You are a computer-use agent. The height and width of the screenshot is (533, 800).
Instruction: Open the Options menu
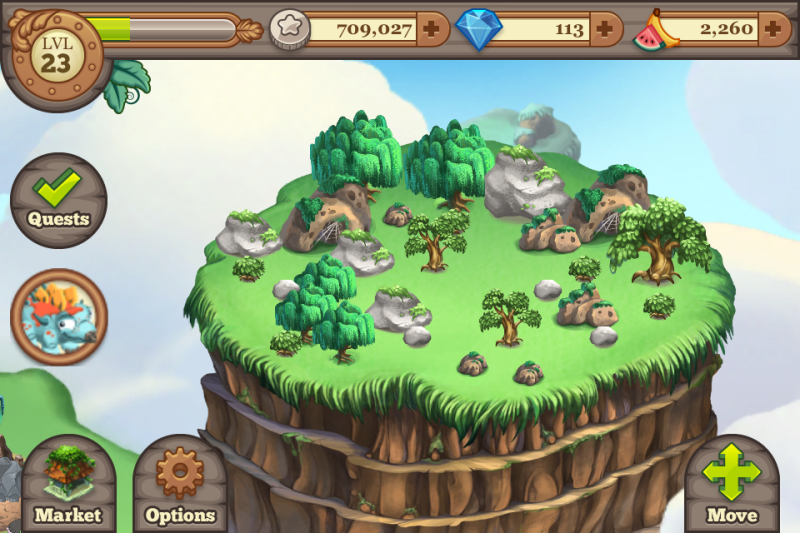click(x=180, y=485)
